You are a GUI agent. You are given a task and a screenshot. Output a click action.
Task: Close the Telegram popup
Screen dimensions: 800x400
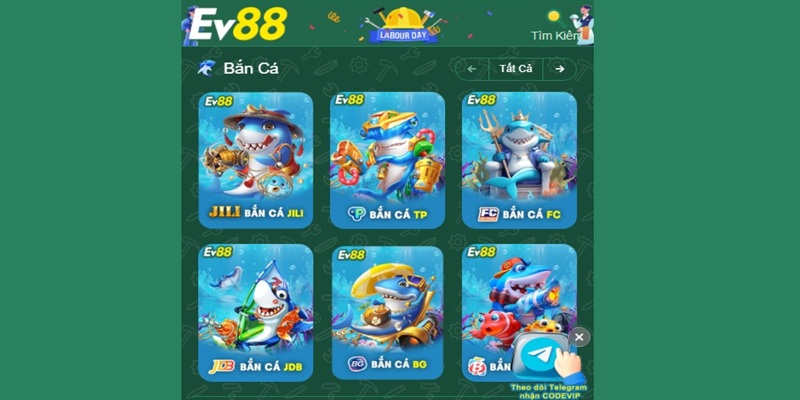pos(579,337)
